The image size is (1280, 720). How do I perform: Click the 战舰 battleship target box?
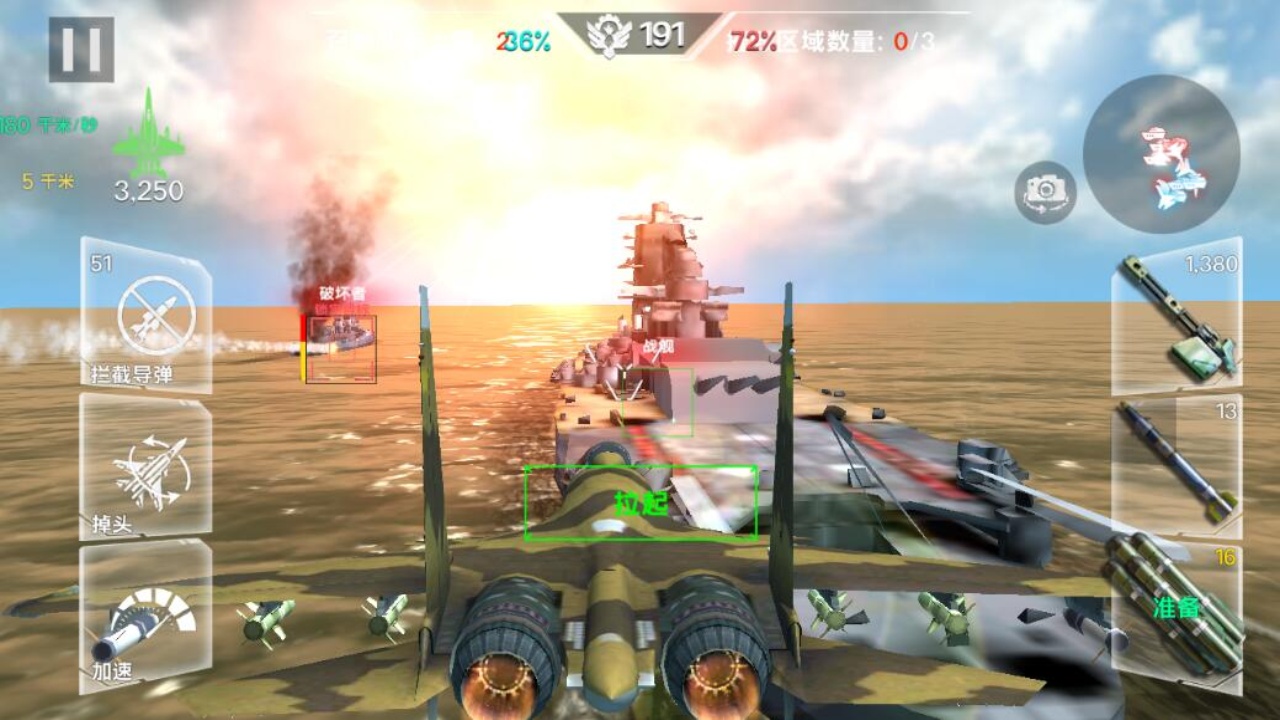pyautogui.click(x=655, y=400)
